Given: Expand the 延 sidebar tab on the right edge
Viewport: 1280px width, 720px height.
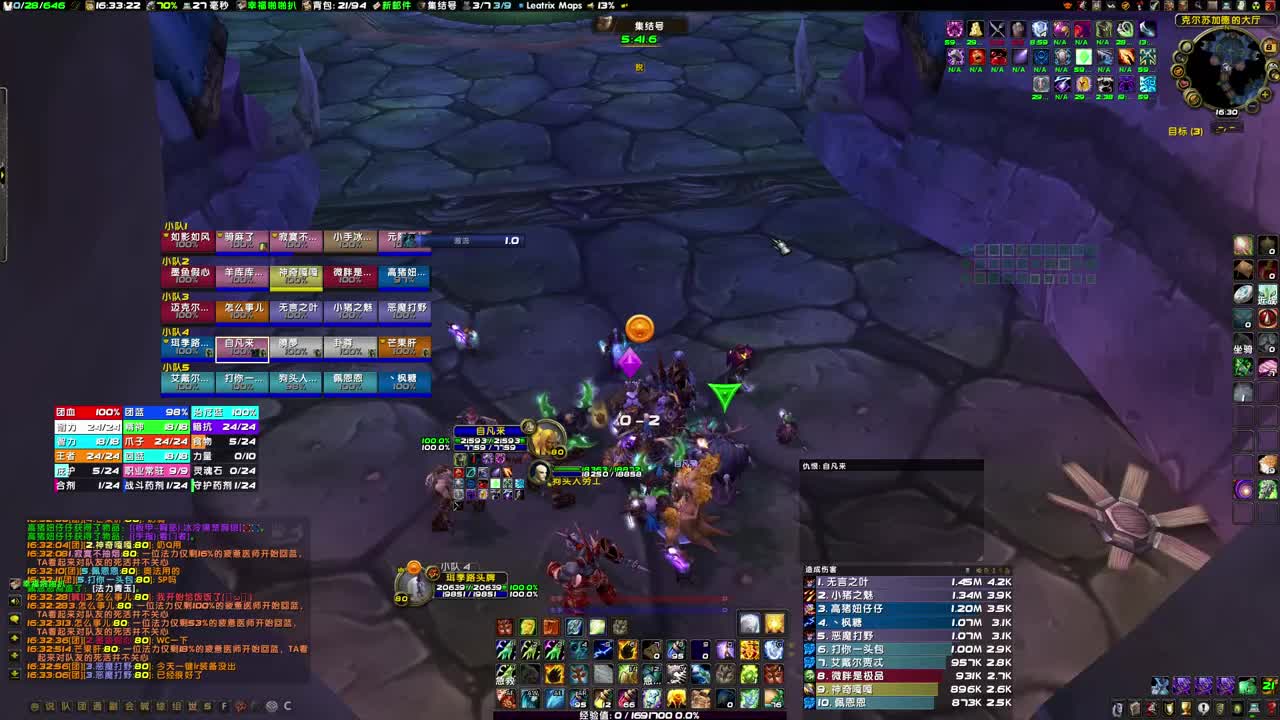Looking at the screenshot, I should pos(1267,297).
